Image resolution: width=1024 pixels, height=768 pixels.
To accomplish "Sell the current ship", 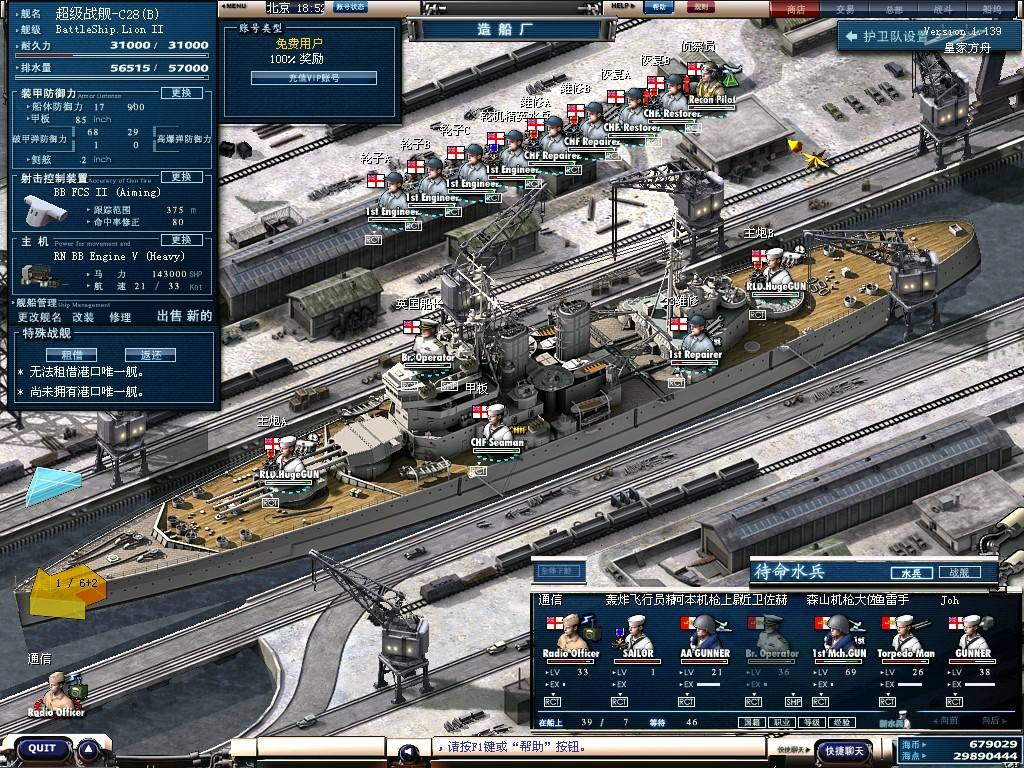I will pos(170,316).
